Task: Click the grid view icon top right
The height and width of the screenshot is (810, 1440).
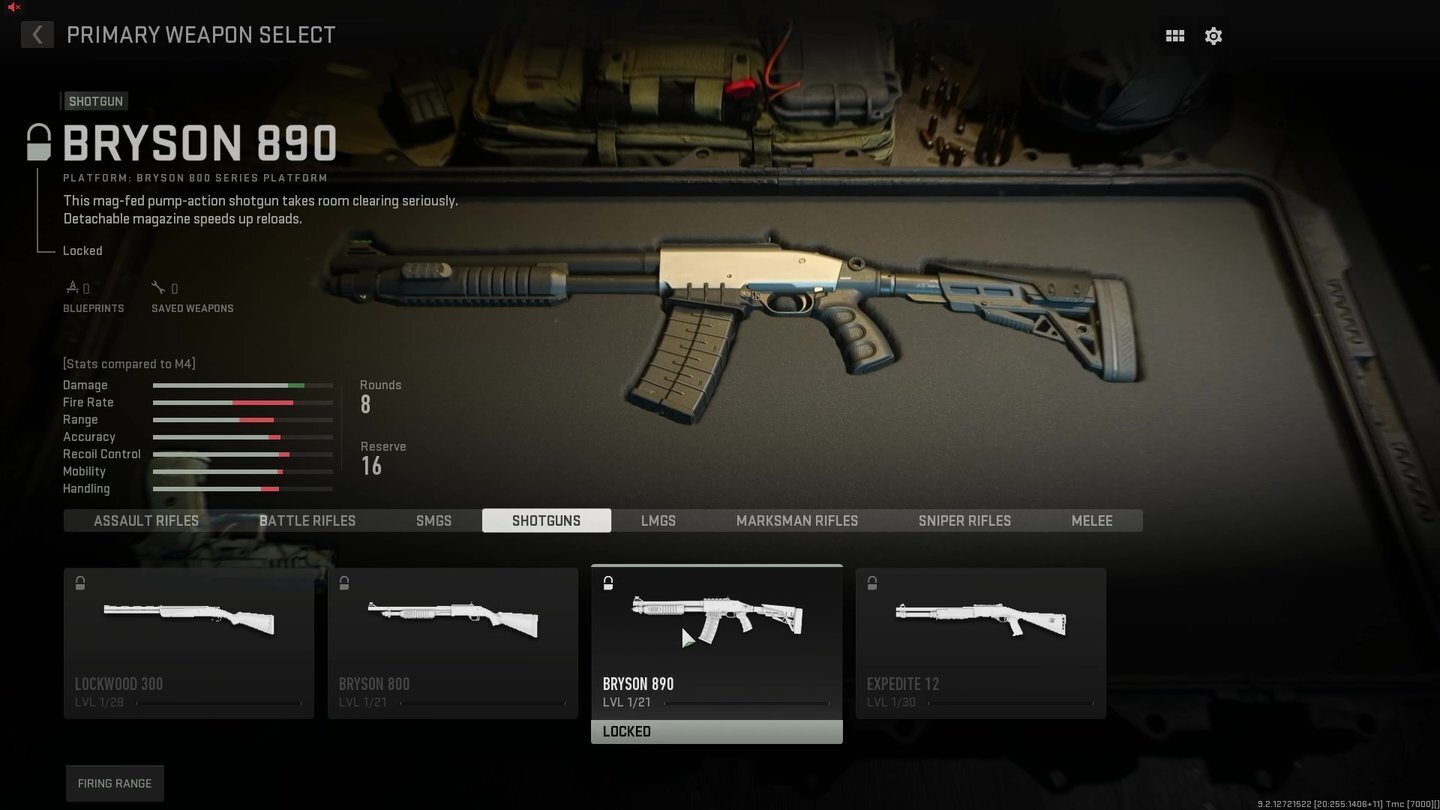Action: [1174, 35]
